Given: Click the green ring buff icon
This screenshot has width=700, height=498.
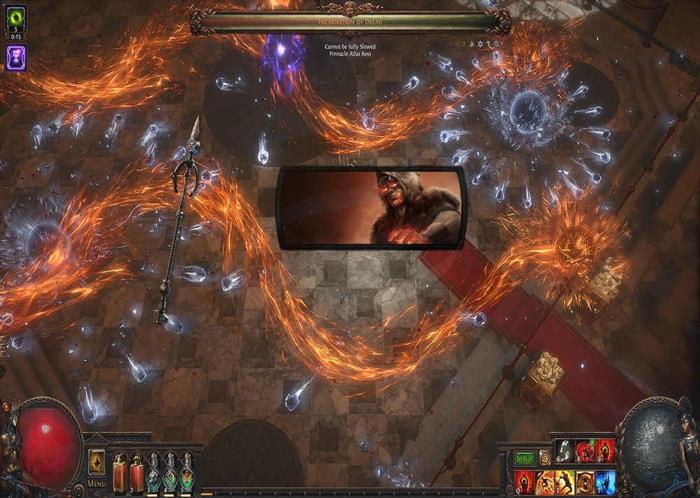Looking at the screenshot, I should coord(16,20).
